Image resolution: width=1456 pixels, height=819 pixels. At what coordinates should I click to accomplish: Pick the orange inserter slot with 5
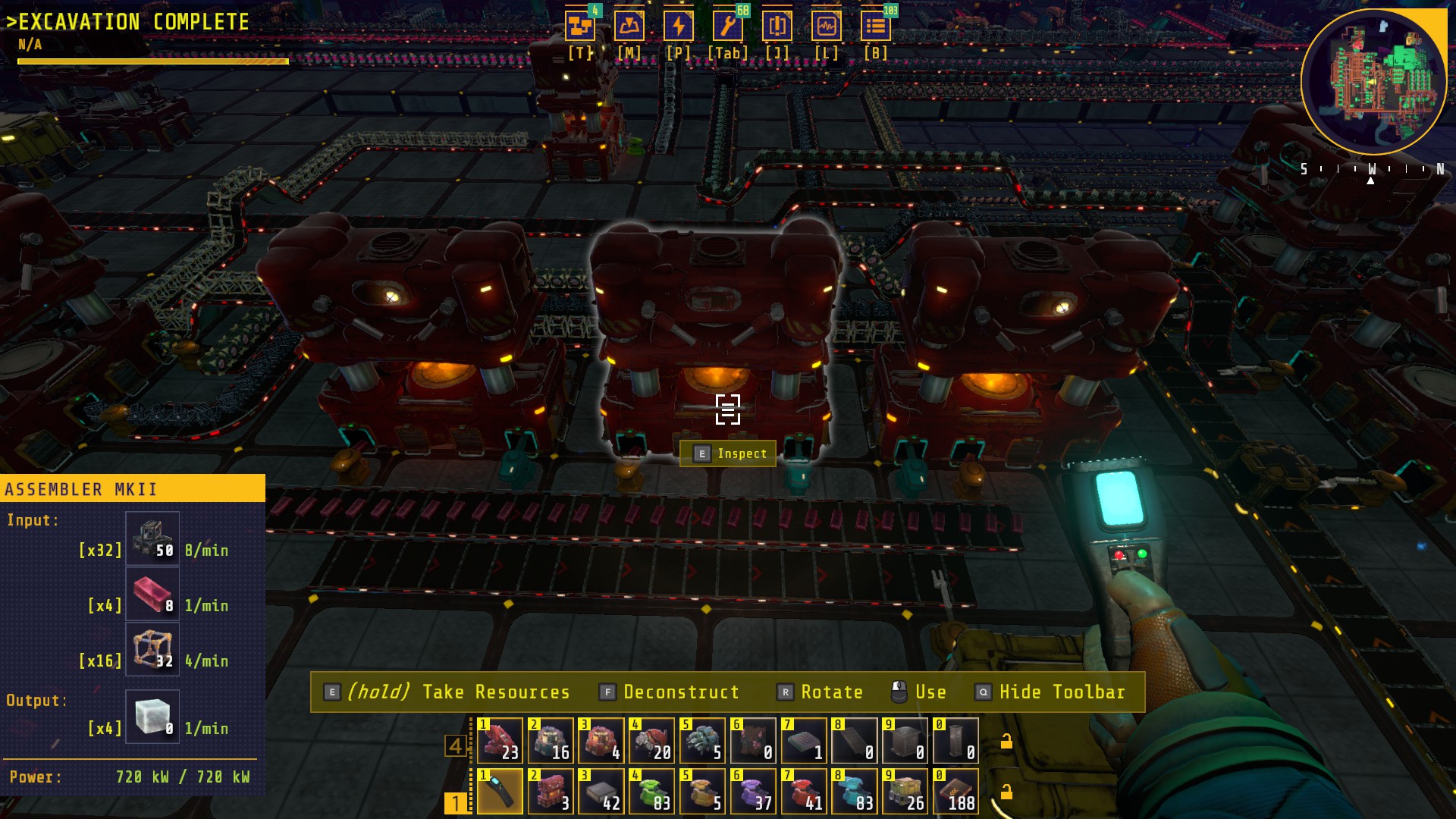pos(702,791)
